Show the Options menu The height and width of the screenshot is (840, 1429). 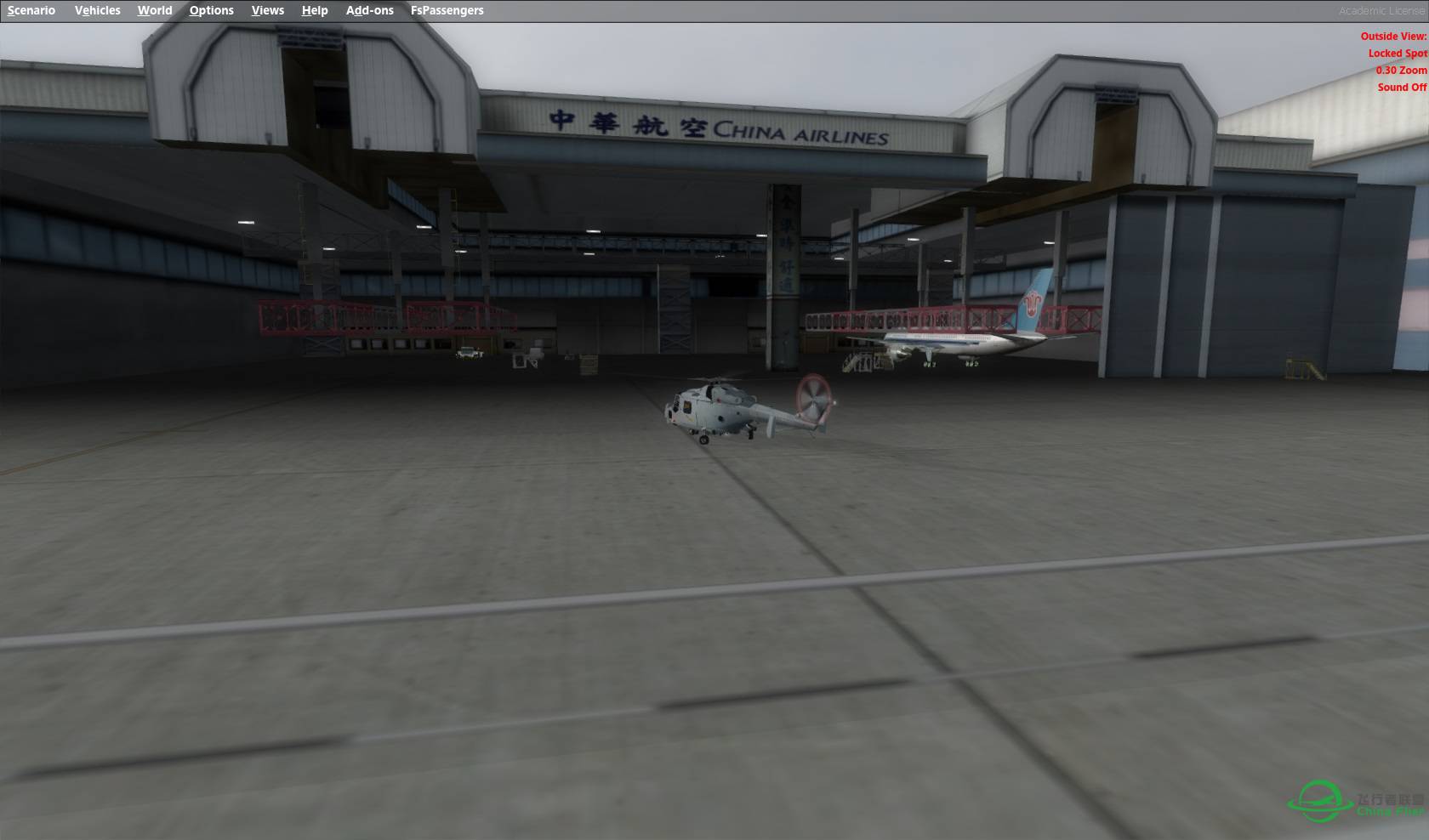click(211, 10)
